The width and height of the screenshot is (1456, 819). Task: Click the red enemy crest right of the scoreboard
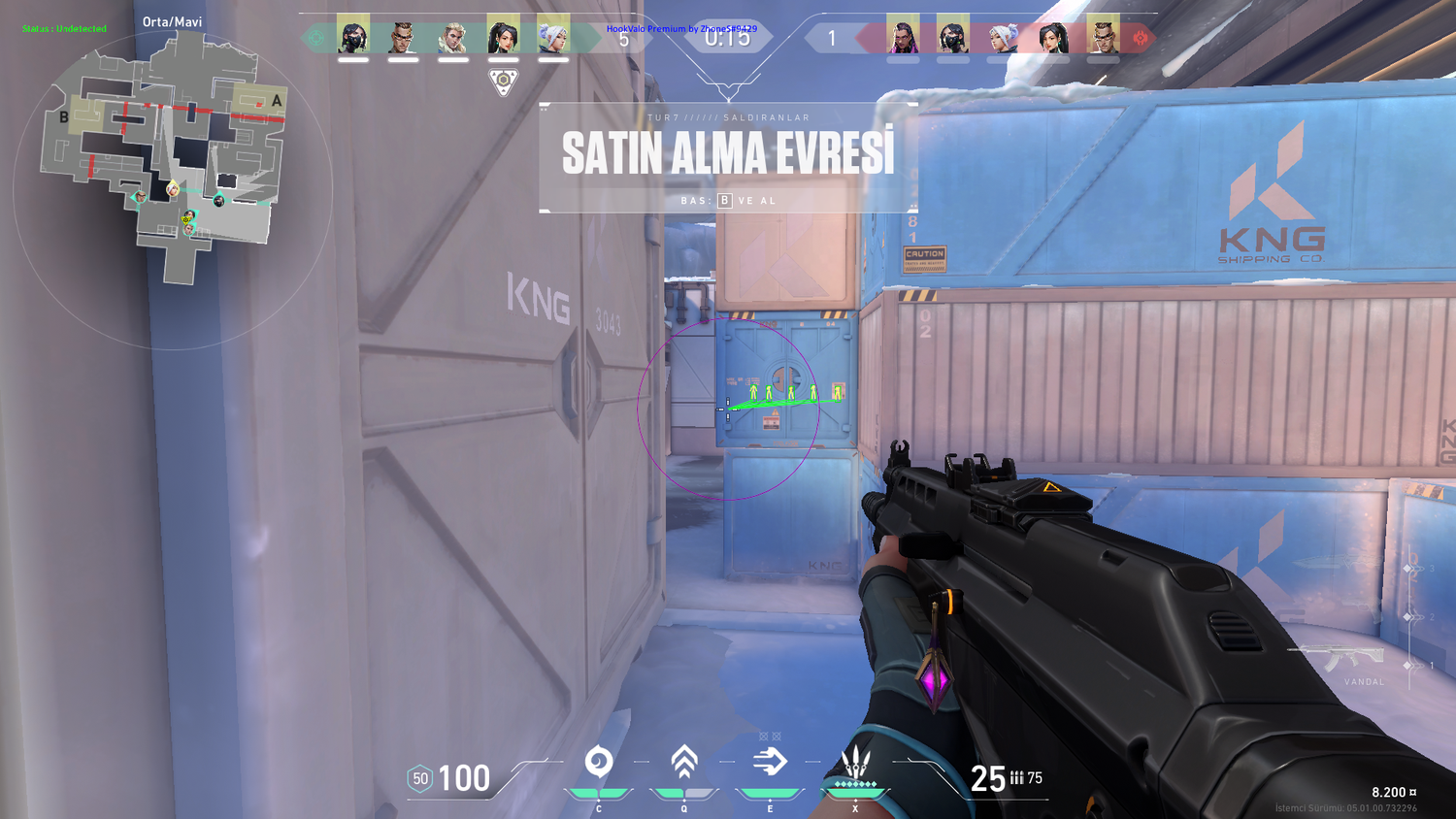(1141, 37)
